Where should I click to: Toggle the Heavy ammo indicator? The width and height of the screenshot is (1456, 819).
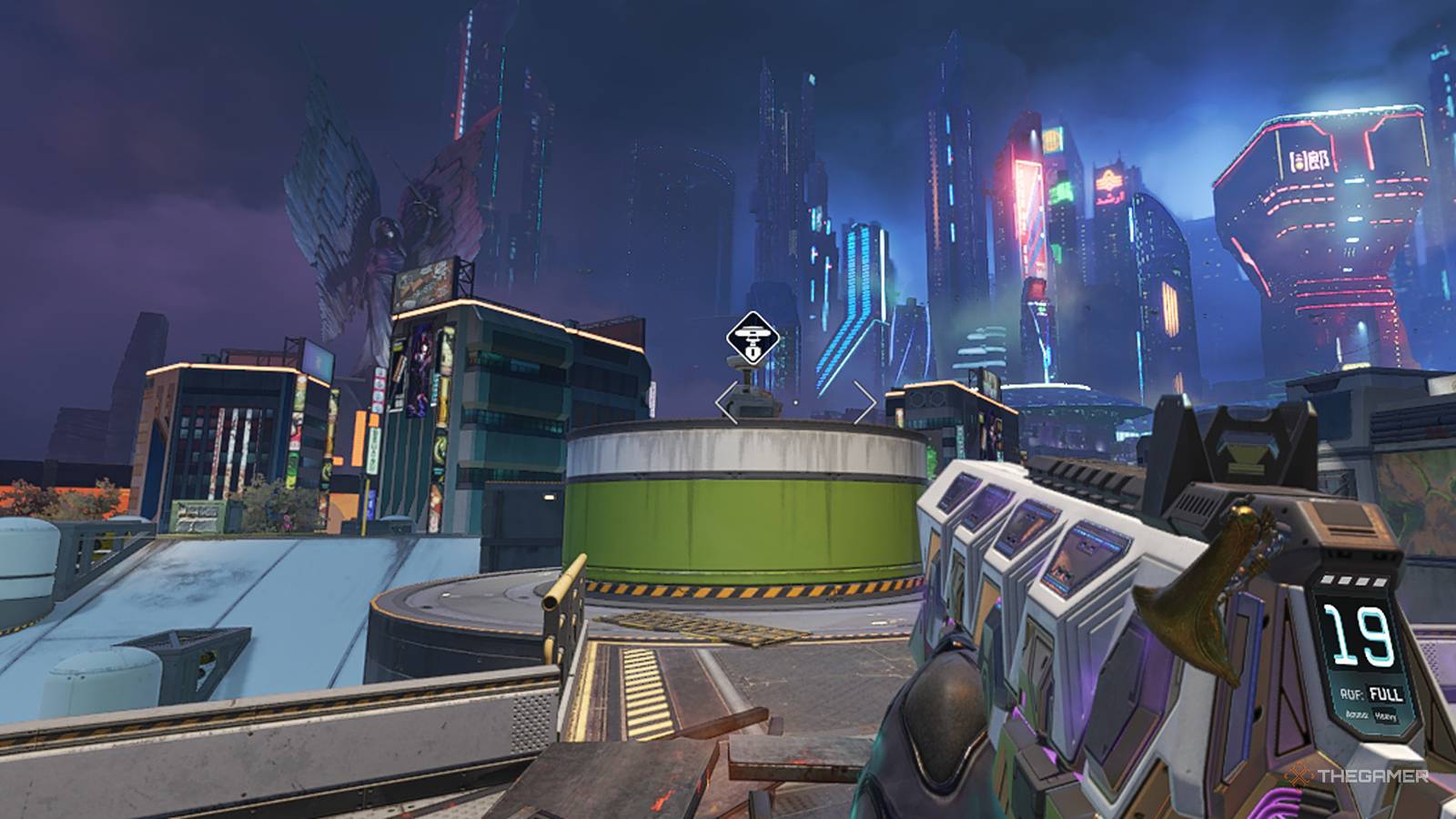[1387, 716]
